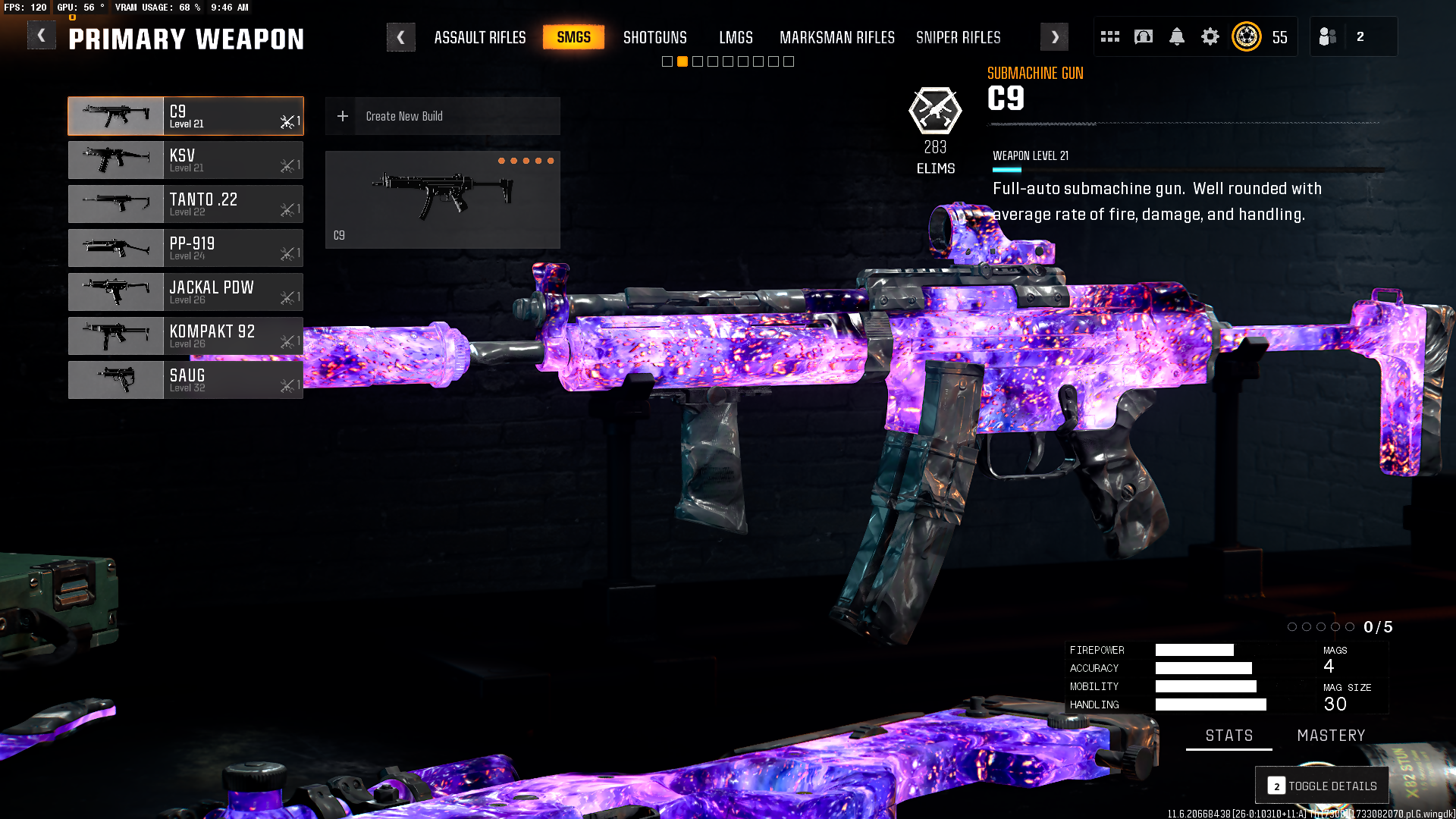The width and height of the screenshot is (1456, 819).
Task: Open the Sniper Rifles category
Action: pyautogui.click(x=958, y=37)
